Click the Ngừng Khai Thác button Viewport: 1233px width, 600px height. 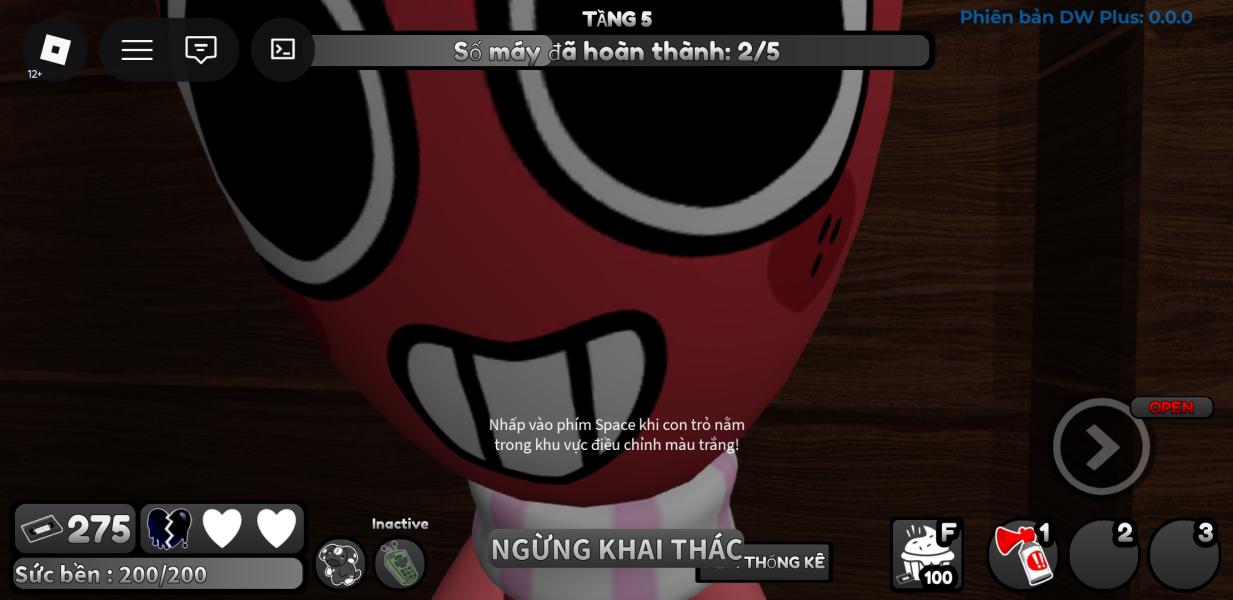tap(615, 549)
